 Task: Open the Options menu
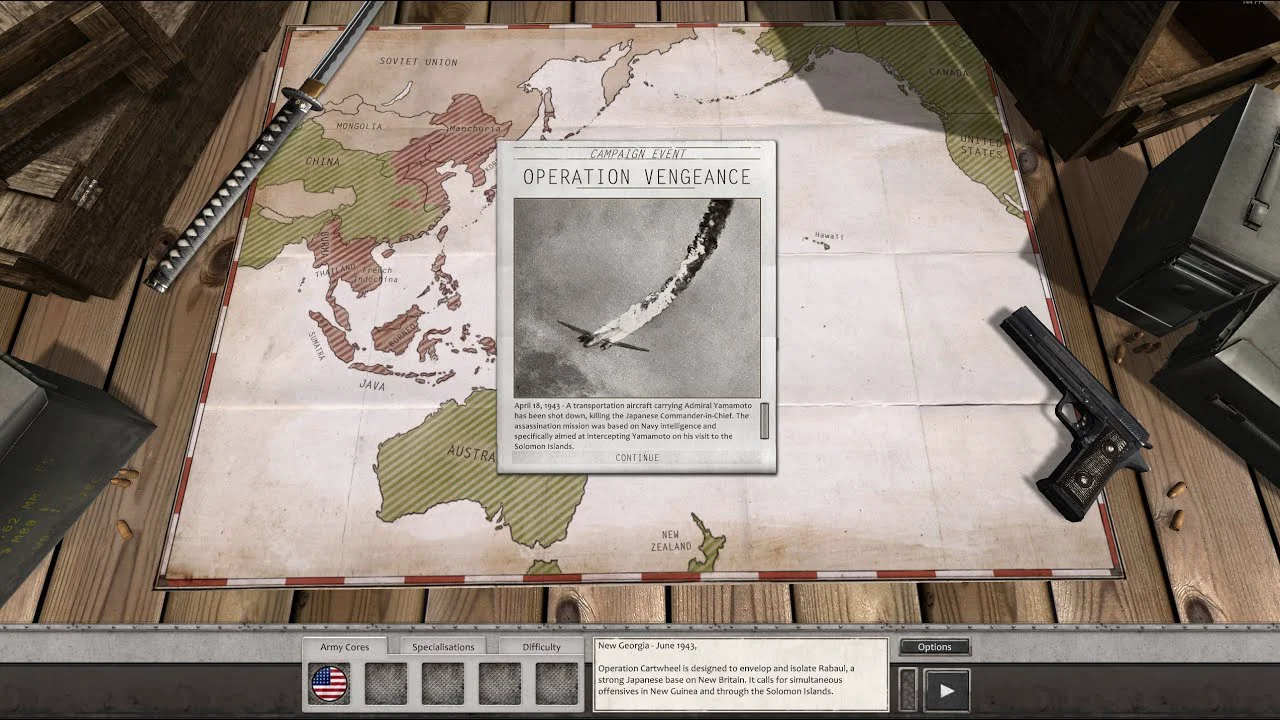[934, 647]
